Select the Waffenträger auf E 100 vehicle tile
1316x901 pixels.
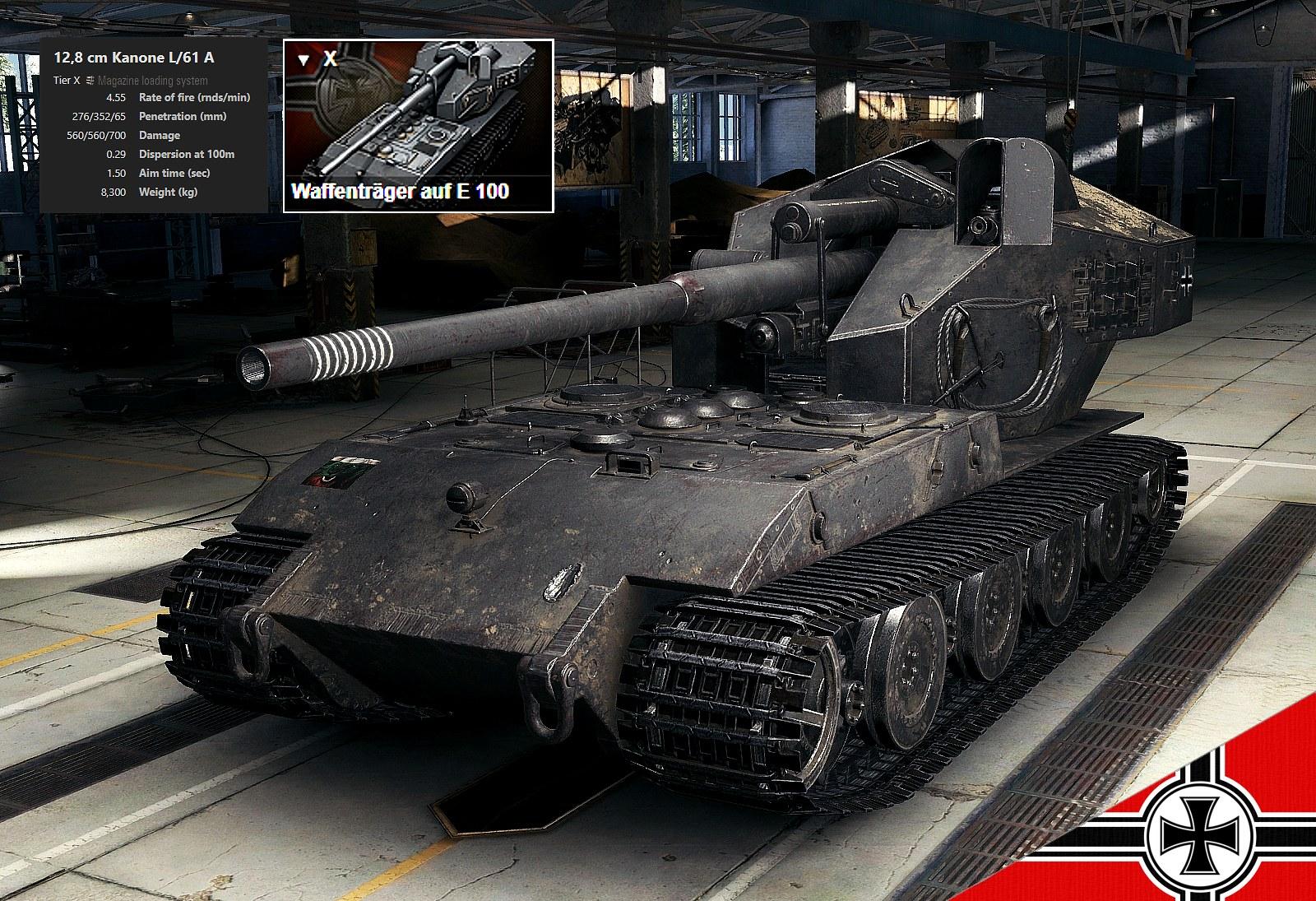point(418,125)
